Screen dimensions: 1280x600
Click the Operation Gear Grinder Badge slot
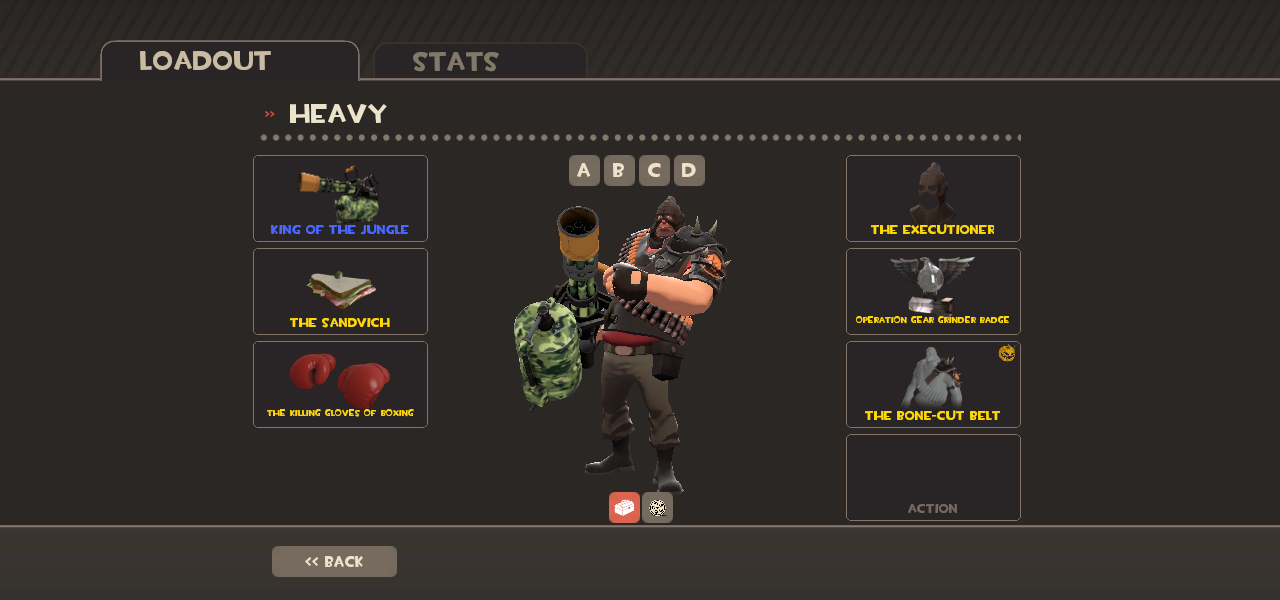pos(933,291)
